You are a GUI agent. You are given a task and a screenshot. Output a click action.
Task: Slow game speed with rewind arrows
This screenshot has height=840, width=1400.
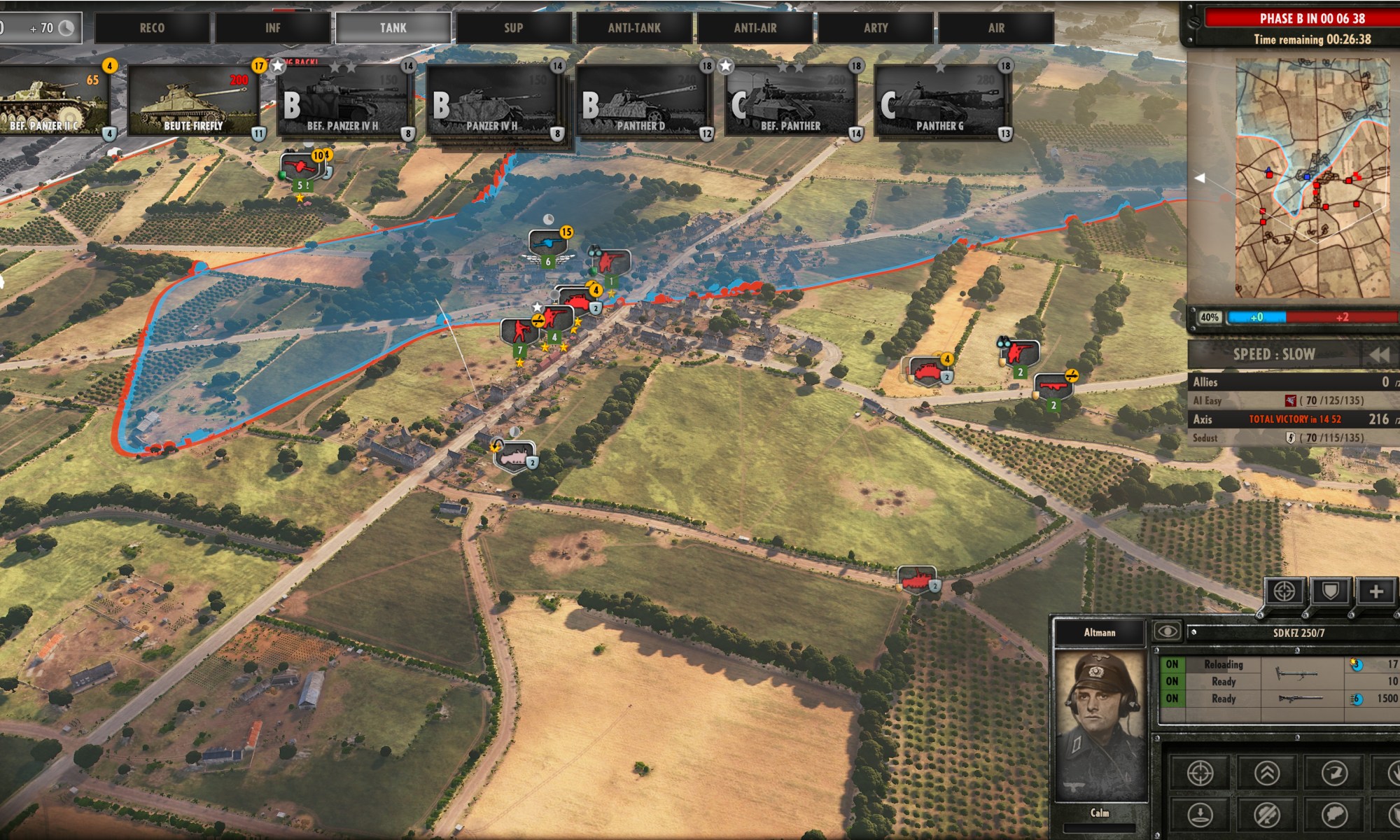[1378, 354]
